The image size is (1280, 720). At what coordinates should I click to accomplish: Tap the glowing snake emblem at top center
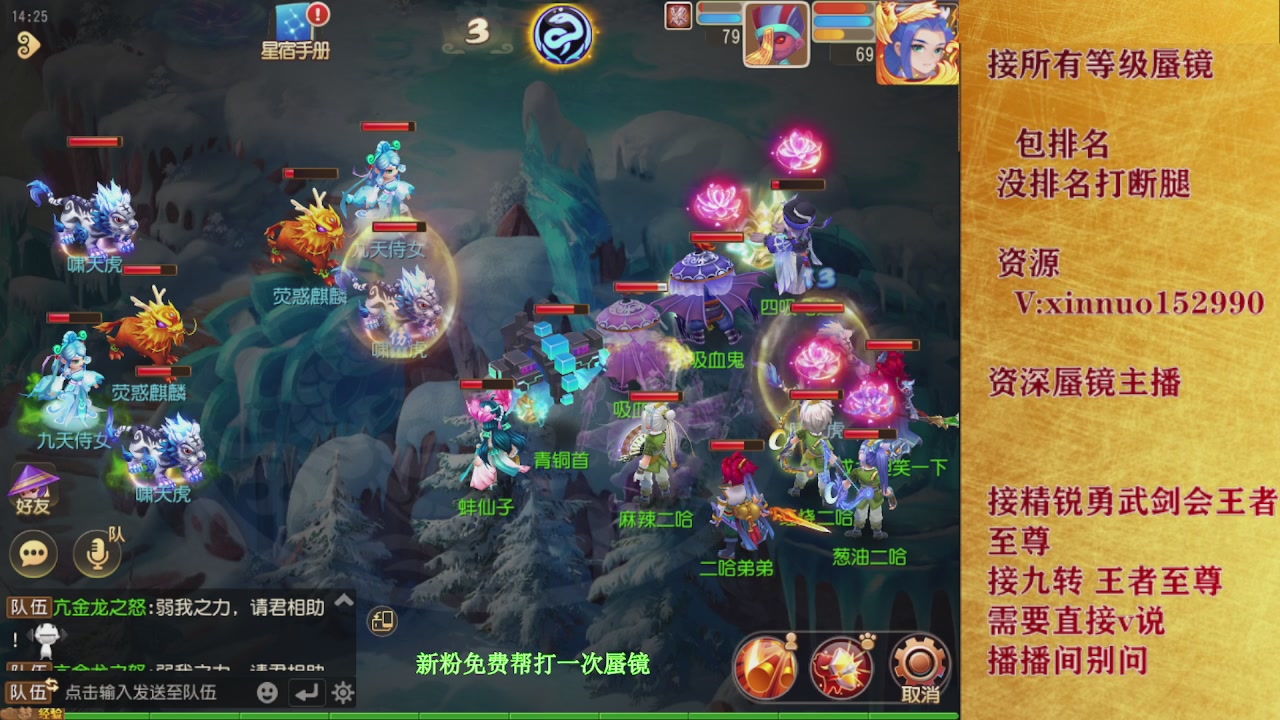[560, 35]
